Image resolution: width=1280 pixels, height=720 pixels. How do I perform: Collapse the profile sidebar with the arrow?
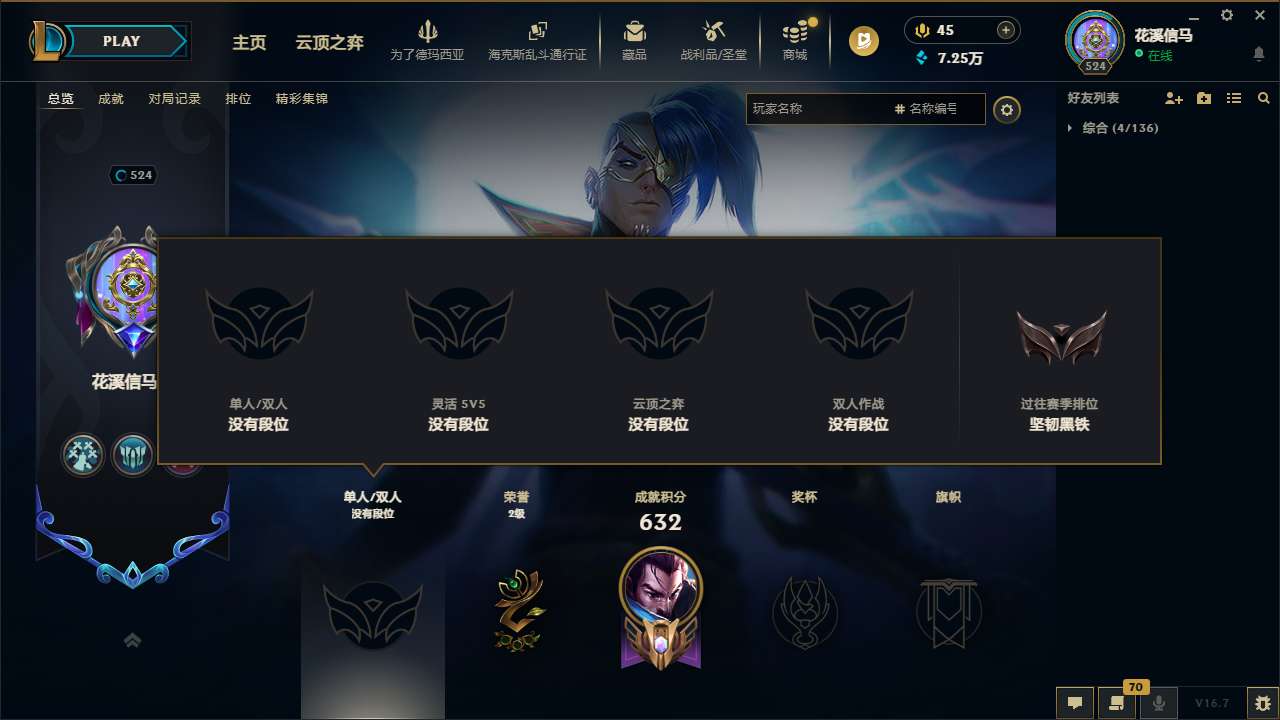pyautogui.click(x=132, y=640)
